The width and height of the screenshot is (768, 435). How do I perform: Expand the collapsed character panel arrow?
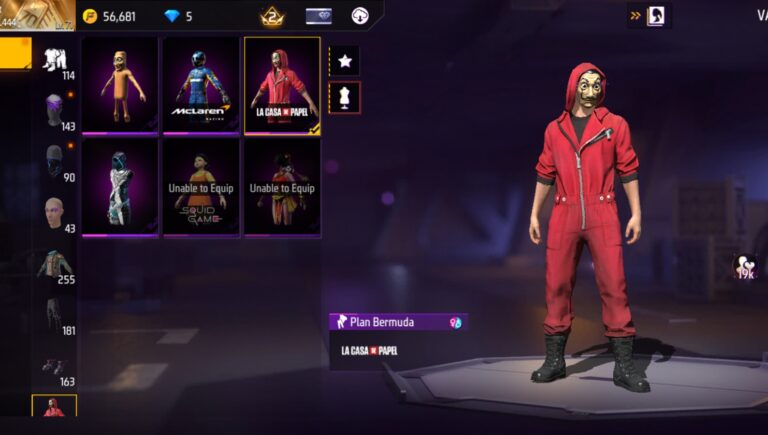pos(635,16)
